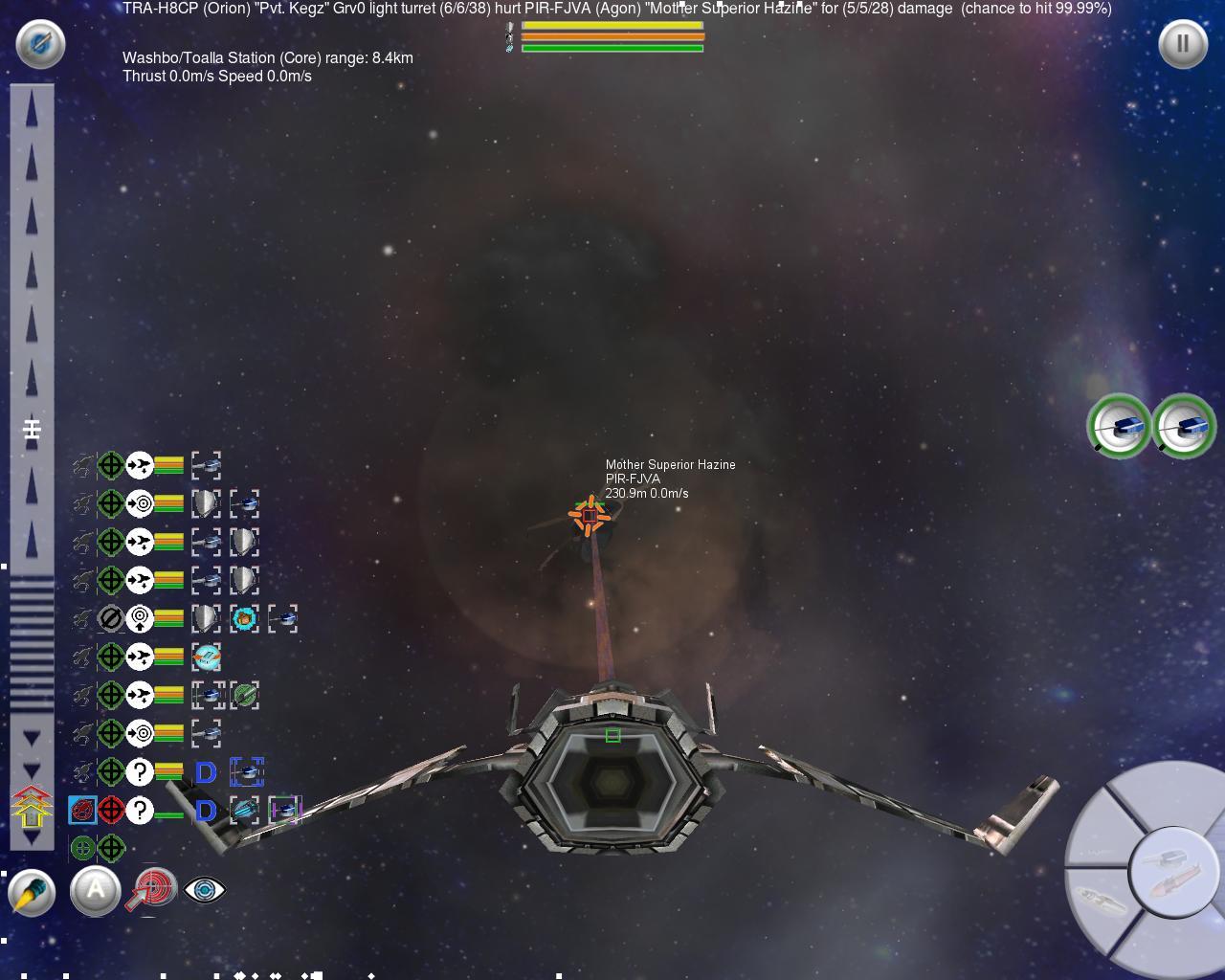Select the ship segment of the radial wheel
This screenshot has width=1225, height=980.
[x=1097, y=900]
